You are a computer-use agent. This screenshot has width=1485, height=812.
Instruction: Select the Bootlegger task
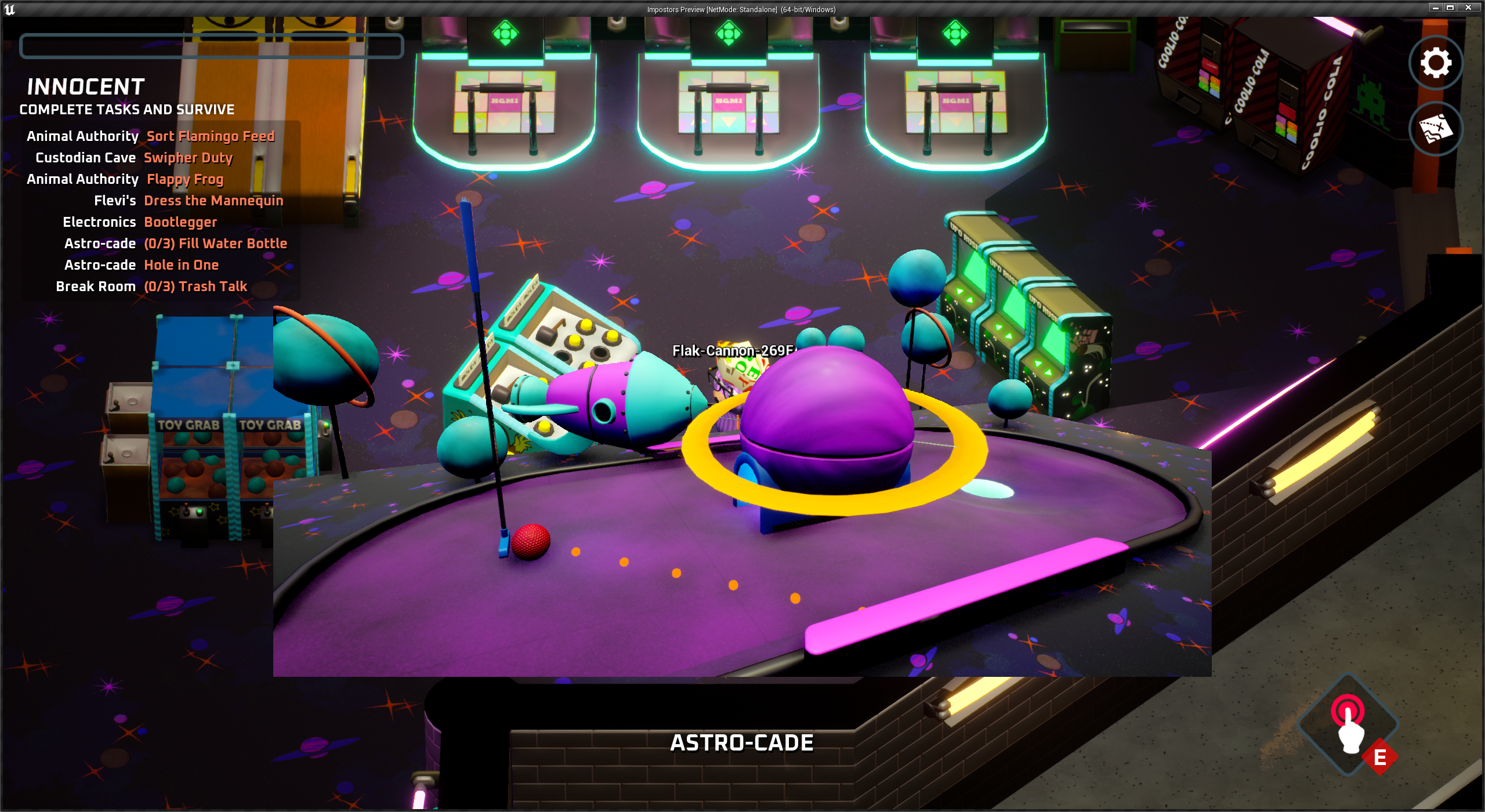(x=180, y=222)
